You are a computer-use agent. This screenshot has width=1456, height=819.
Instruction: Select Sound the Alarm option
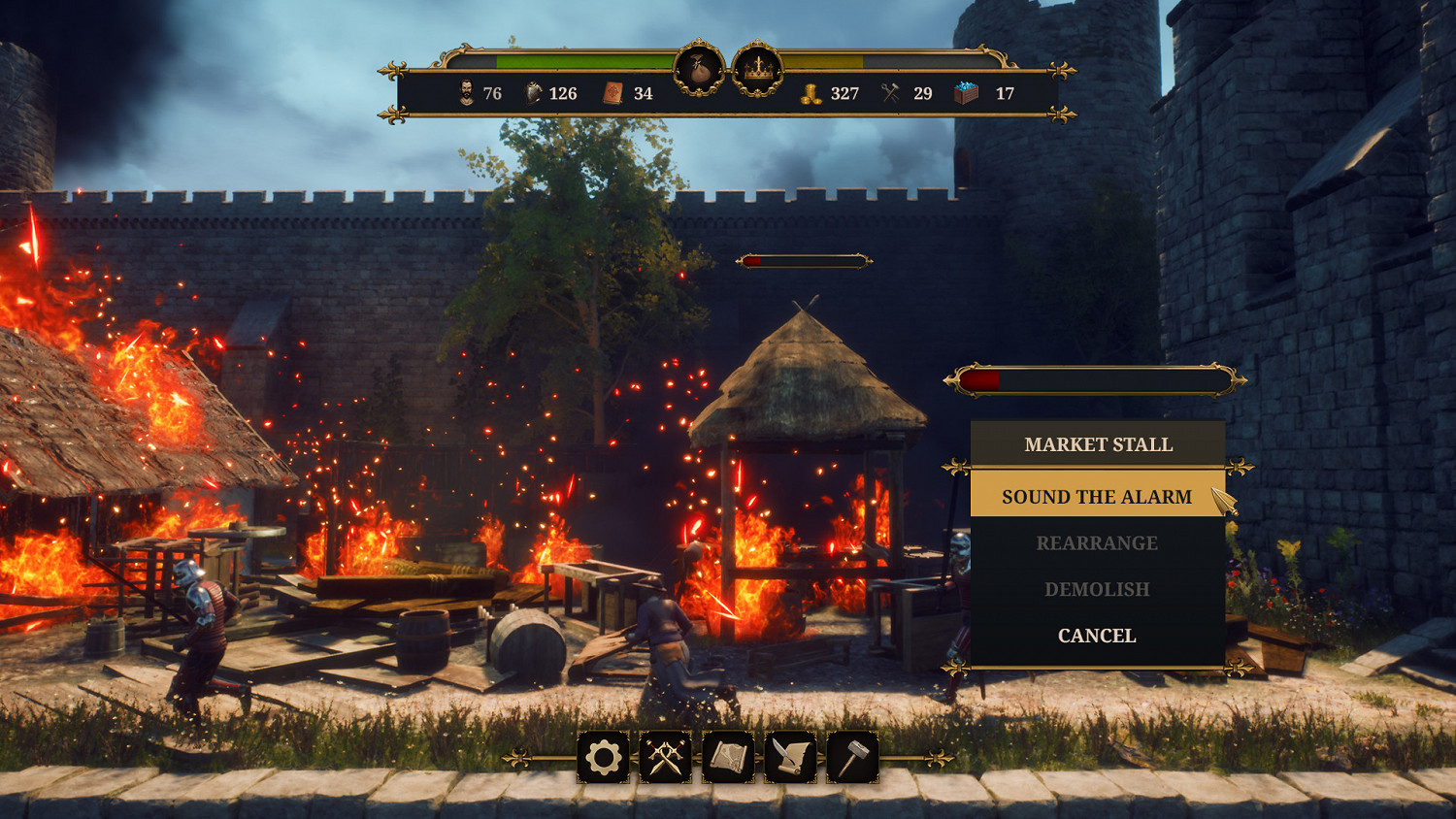click(x=1097, y=497)
